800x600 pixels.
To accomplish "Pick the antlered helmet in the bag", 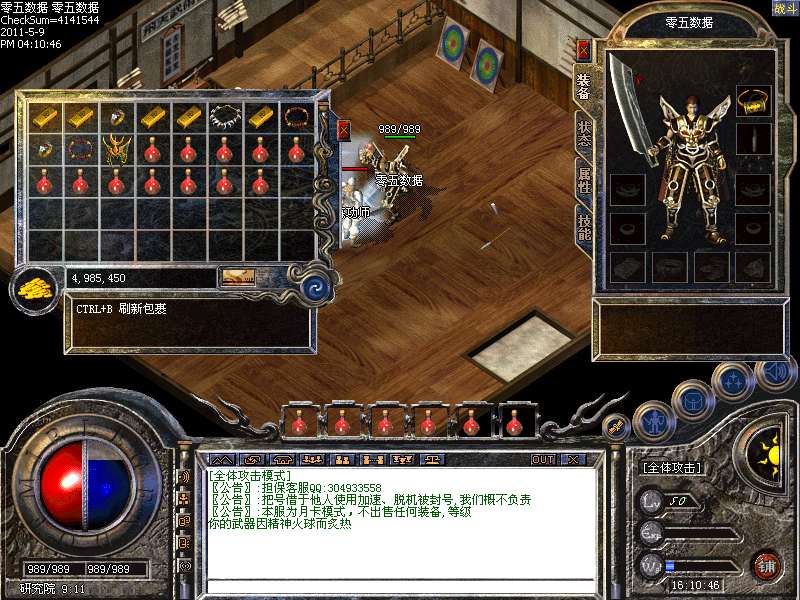I will click(117, 150).
